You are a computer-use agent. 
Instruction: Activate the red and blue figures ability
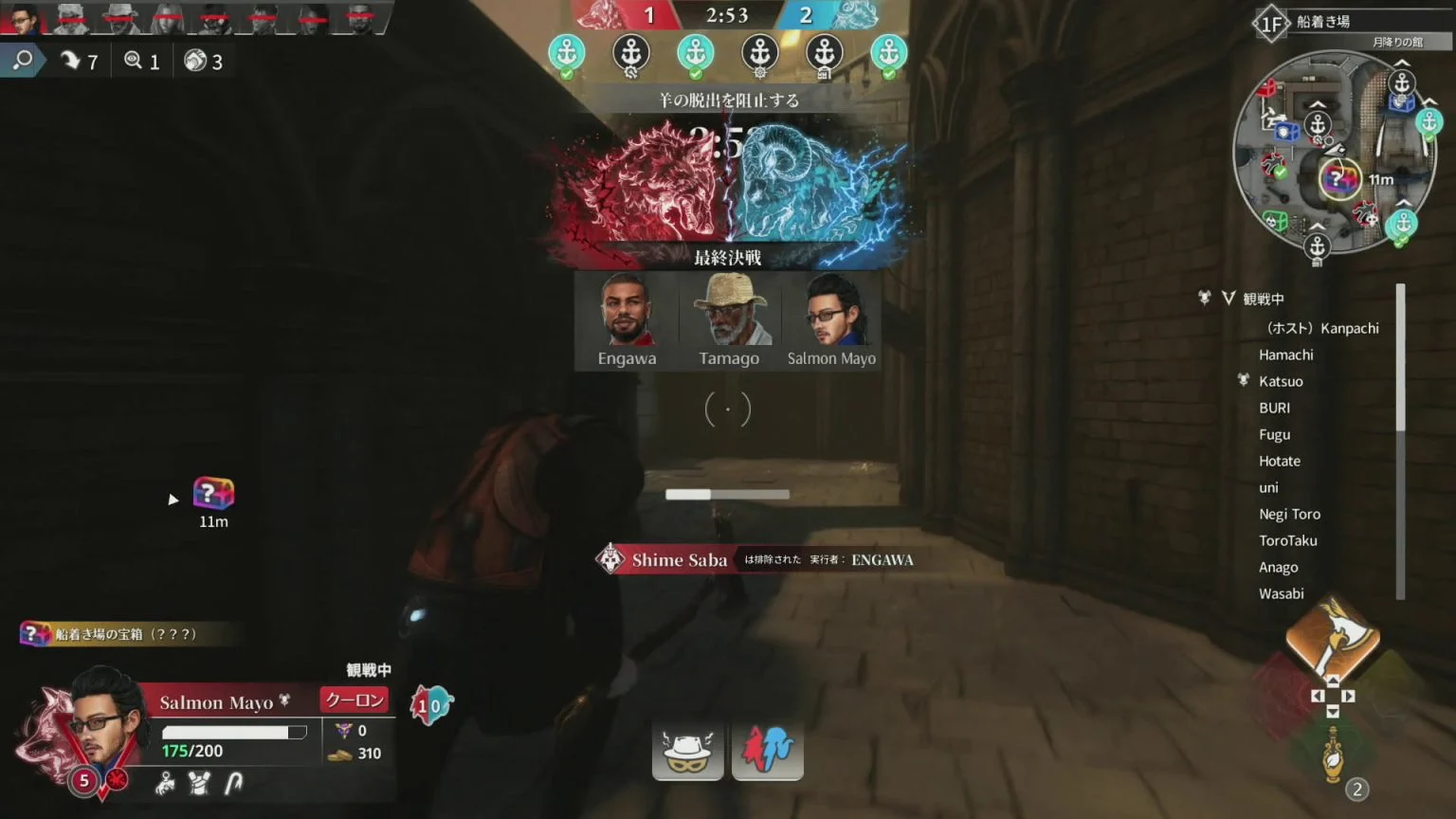click(767, 751)
